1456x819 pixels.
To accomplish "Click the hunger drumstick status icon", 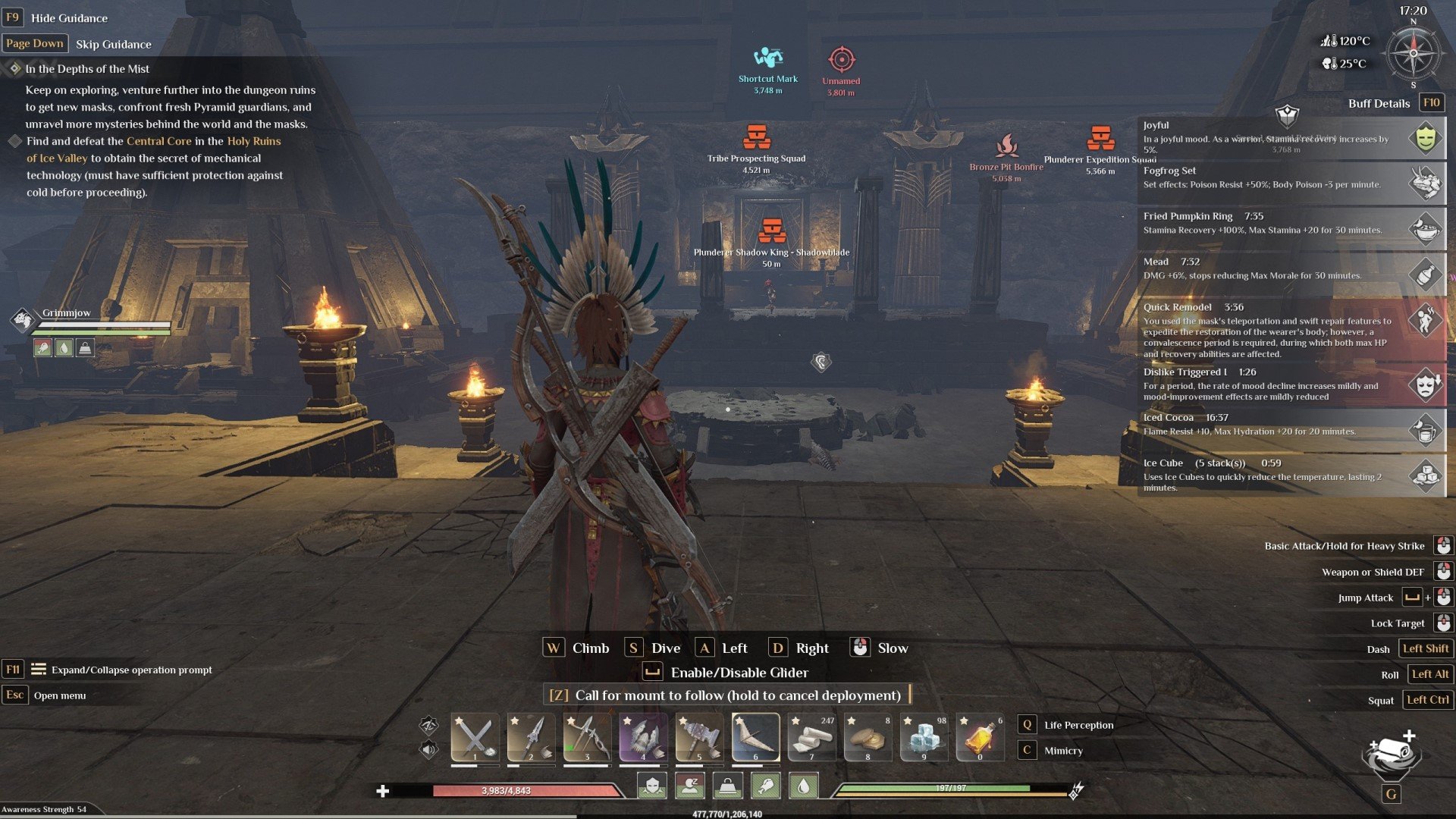I will click(766, 786).
